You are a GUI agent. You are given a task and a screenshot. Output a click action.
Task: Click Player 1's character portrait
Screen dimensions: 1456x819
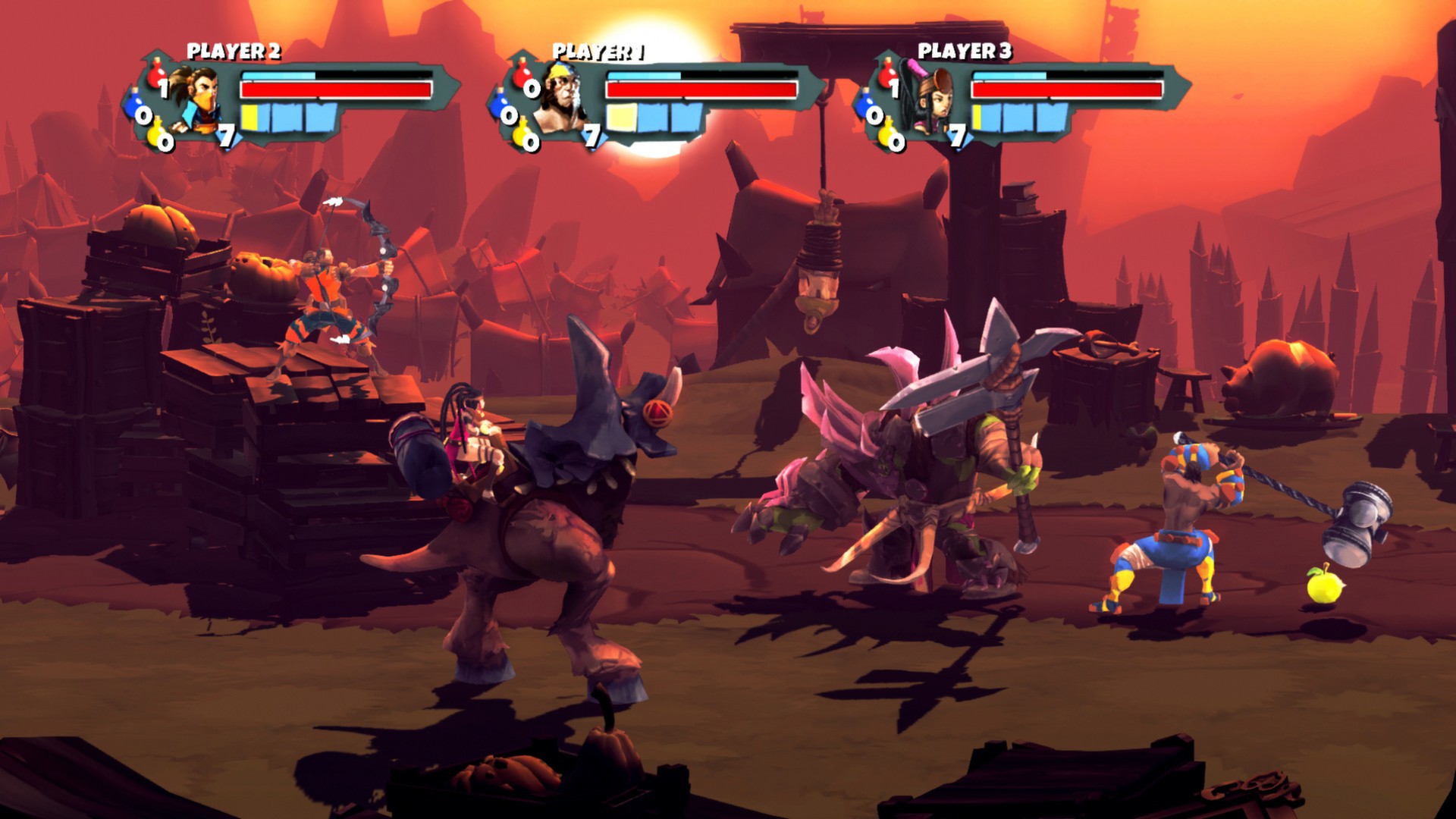[563, 95]
